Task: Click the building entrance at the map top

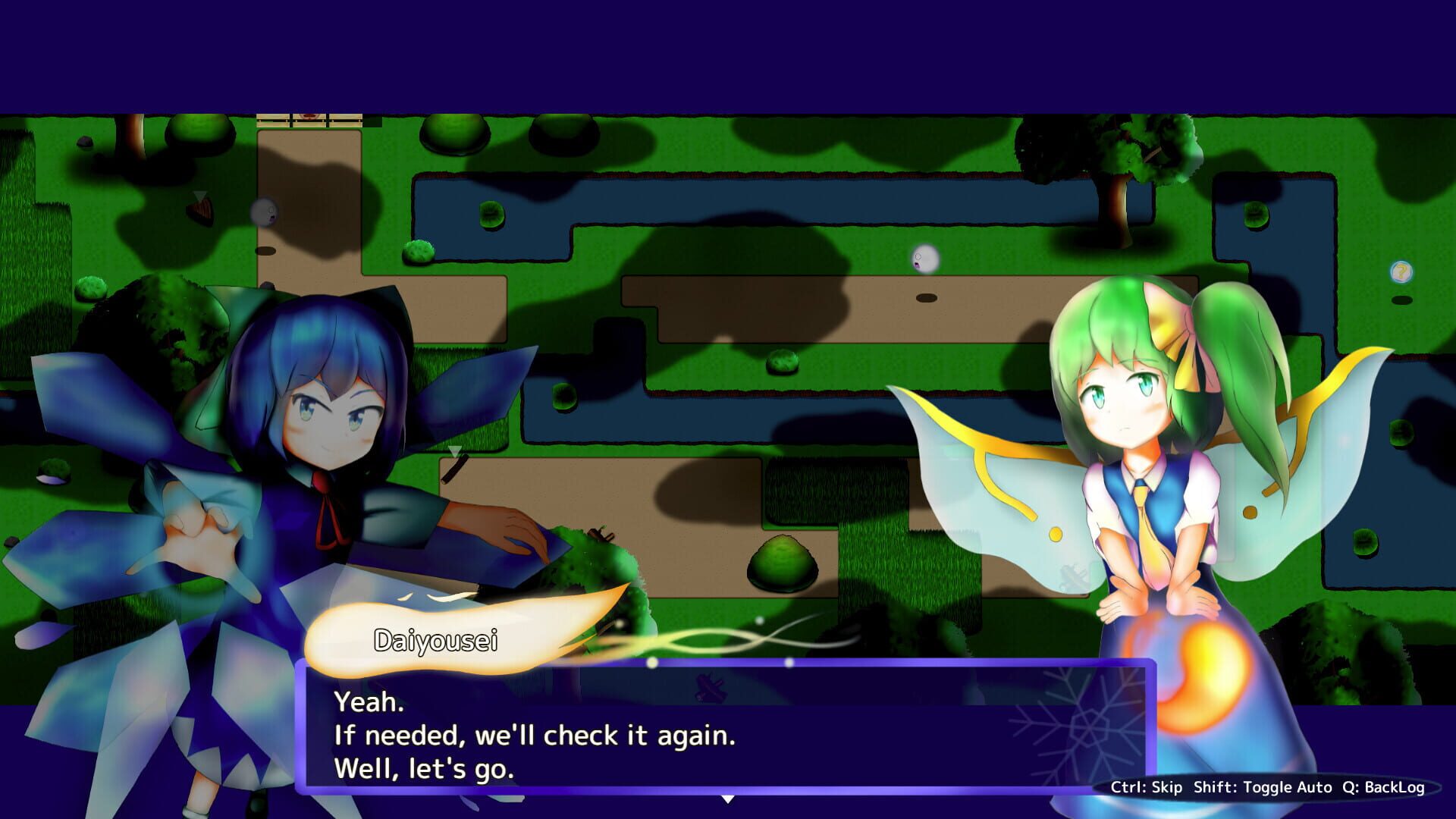Action: 307,118
